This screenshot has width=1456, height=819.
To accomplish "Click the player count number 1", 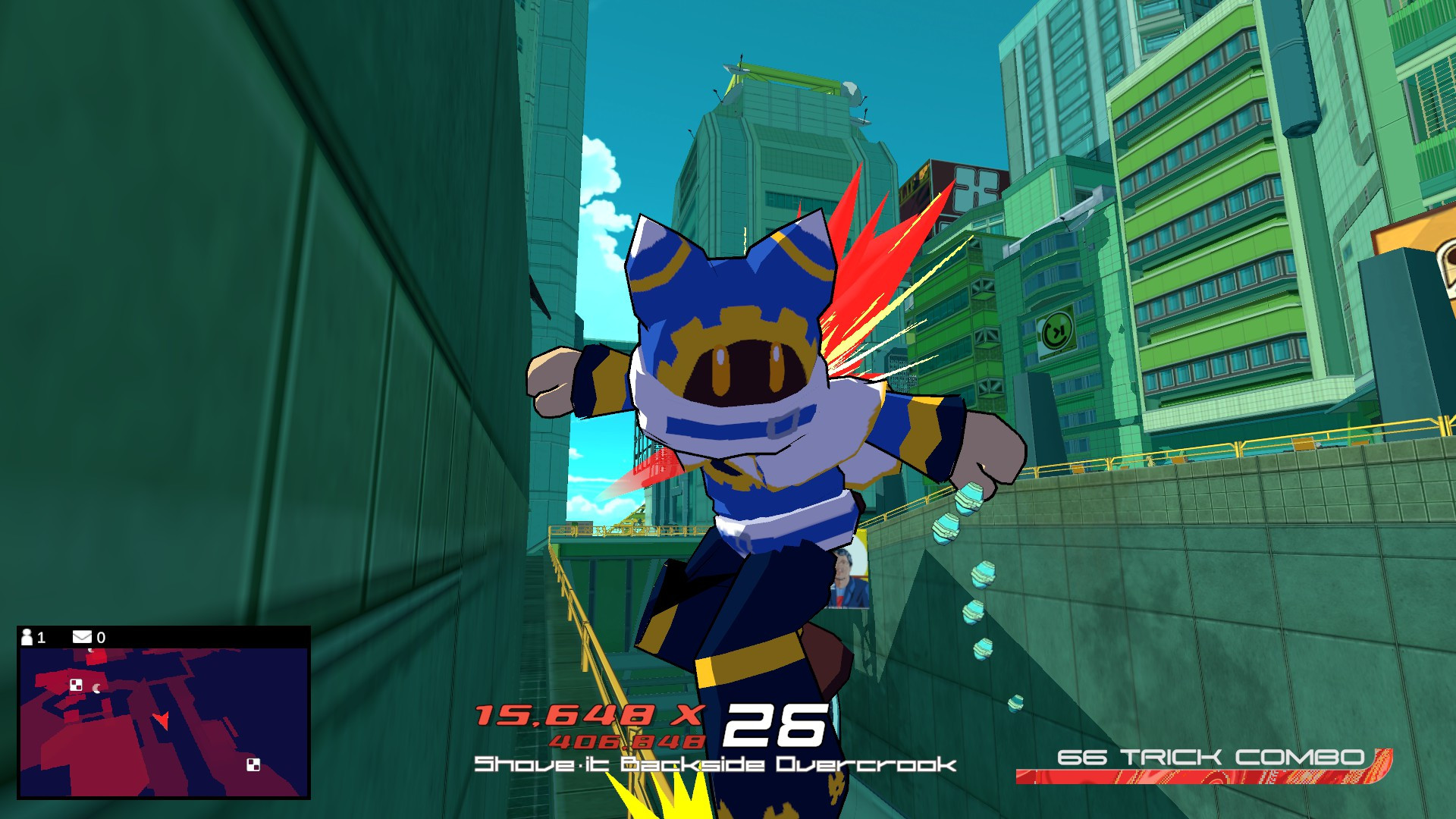I will point(41,637).
